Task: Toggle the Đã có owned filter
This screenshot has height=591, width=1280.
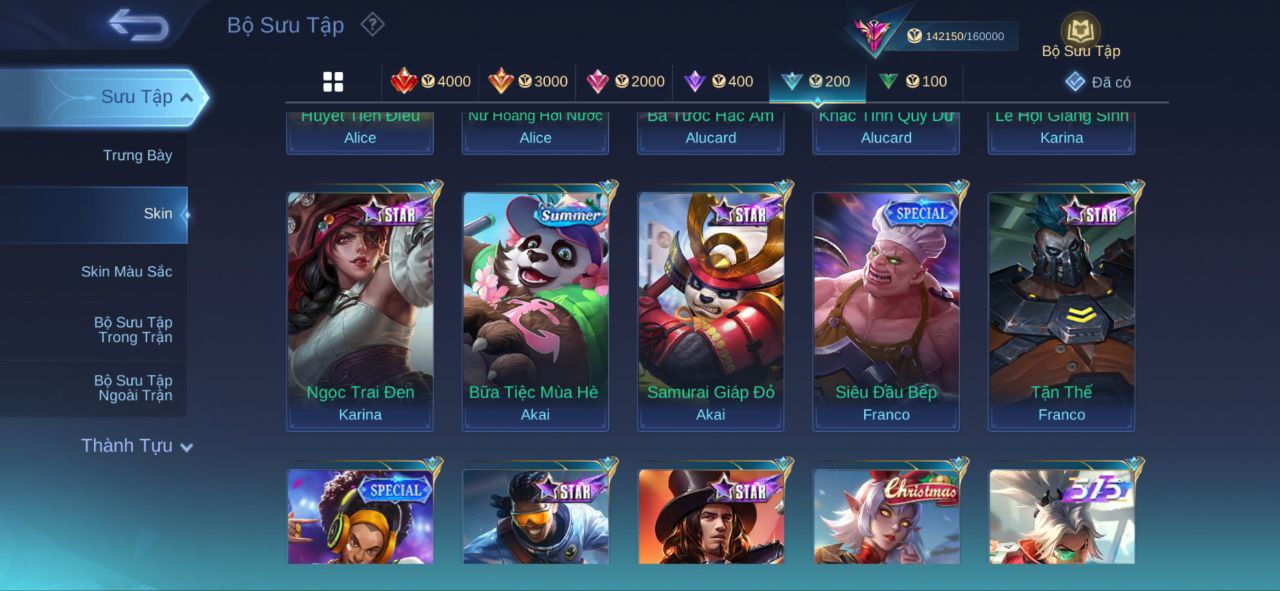Action: (x=1097, y=82)
